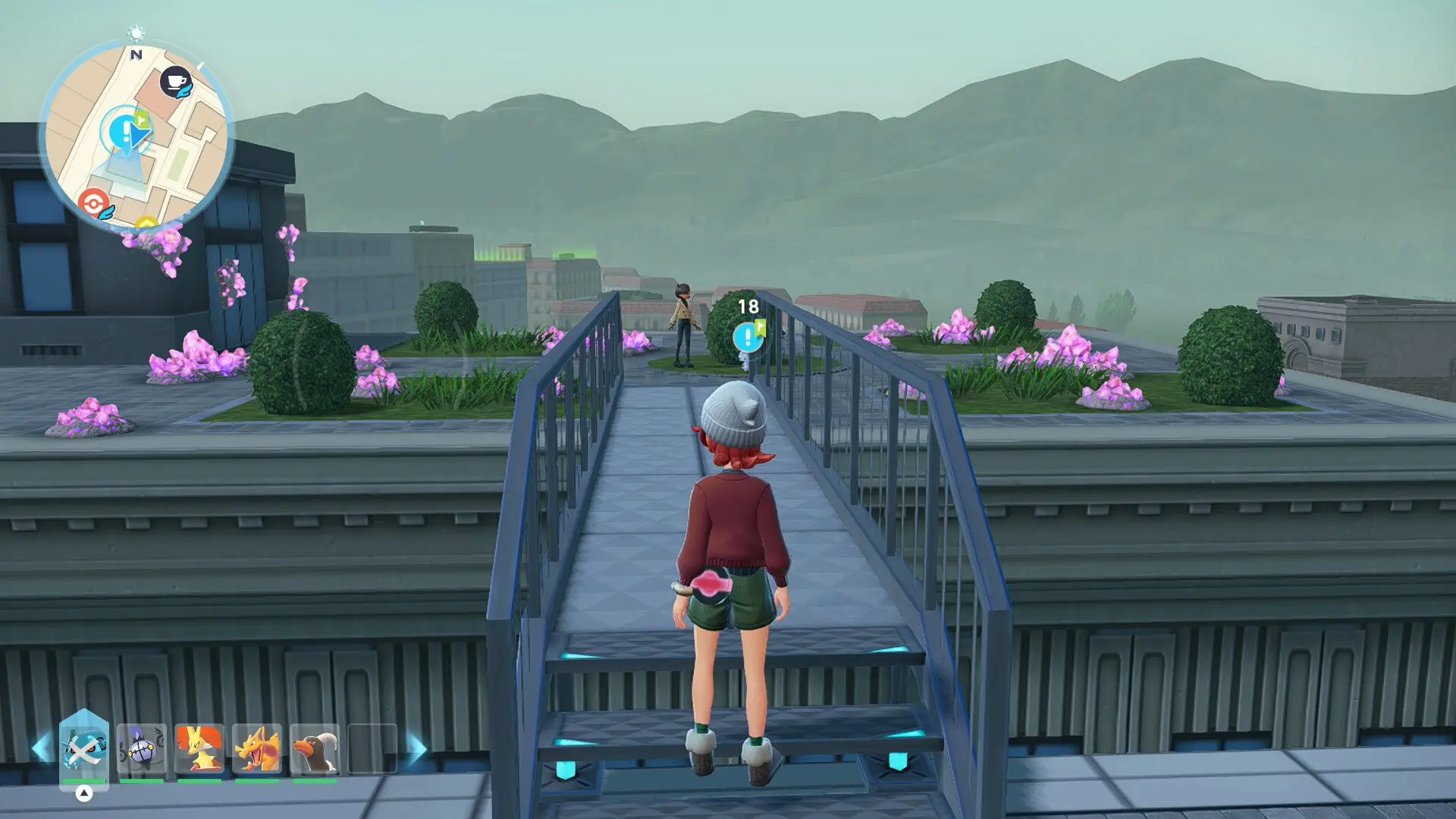Viewport: 1456px width, 819px height.
Task: Switch to Delphox in the party
Action: (199, 748)
